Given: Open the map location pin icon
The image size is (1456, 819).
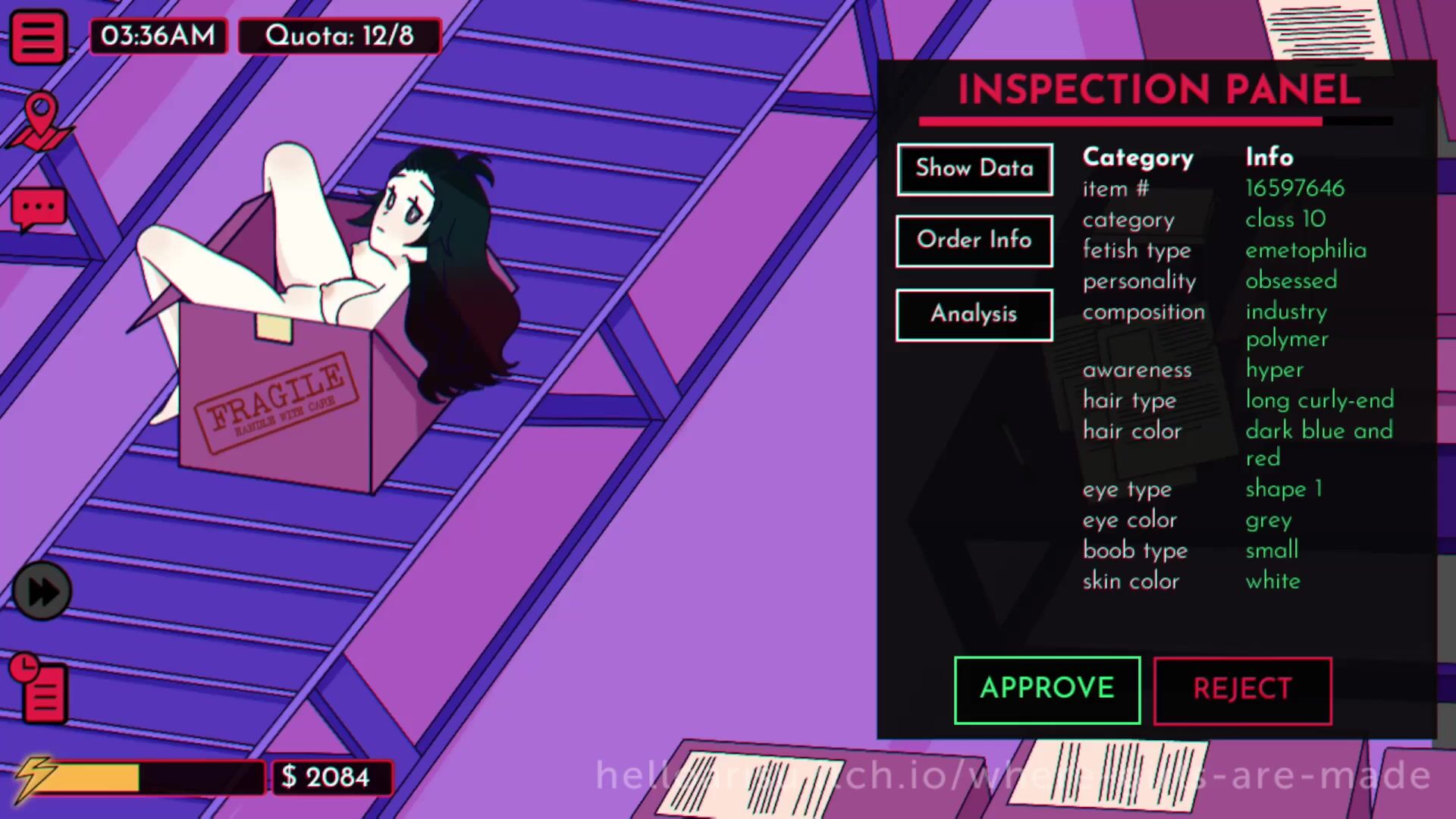Looking at the screenshot, I should click(40, 121).
